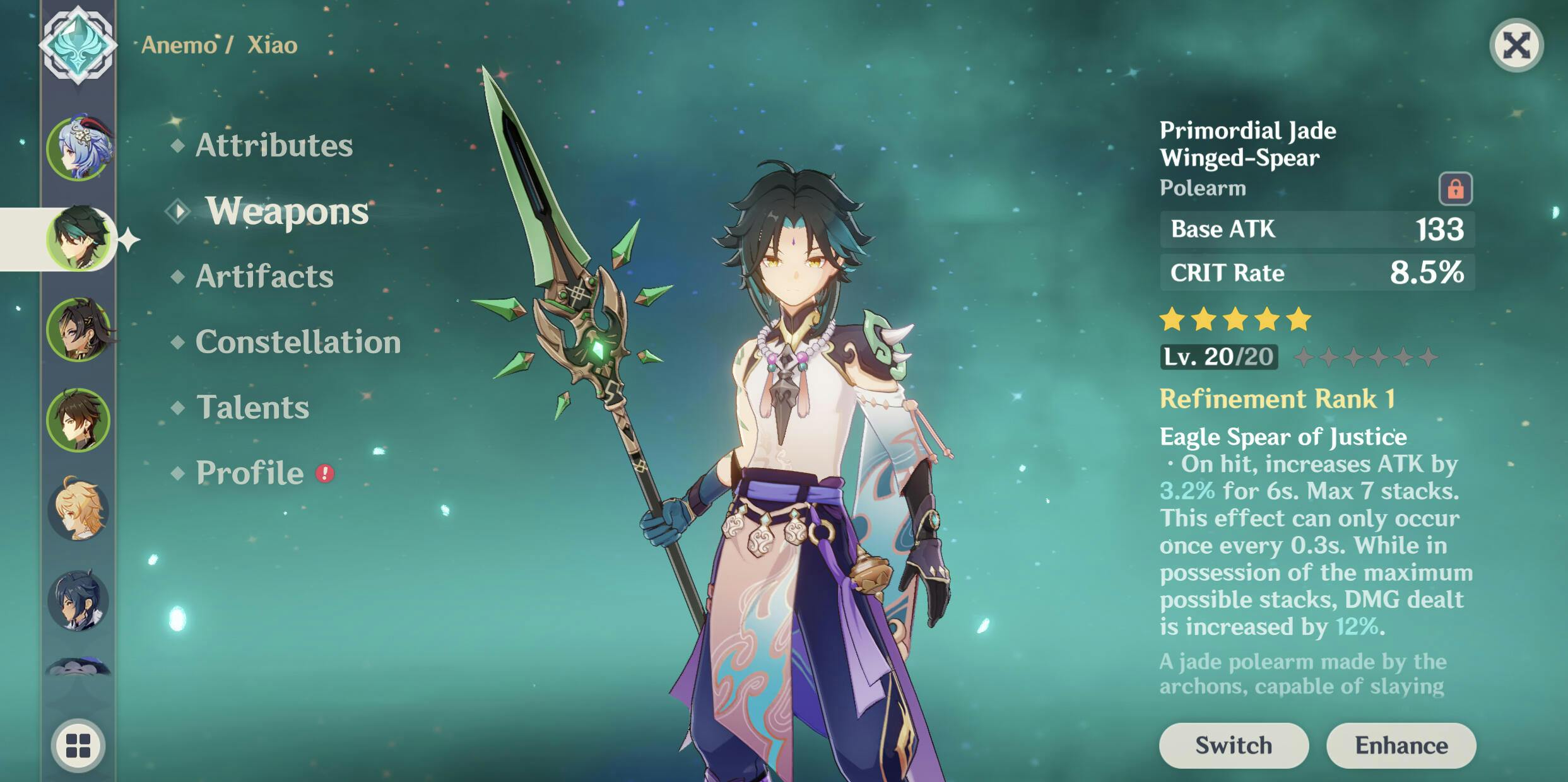Screen dimensions: 1568x782
Task: Toggle the weapon lock icon
Action: pyautogui.click(x=1455, y=189)
